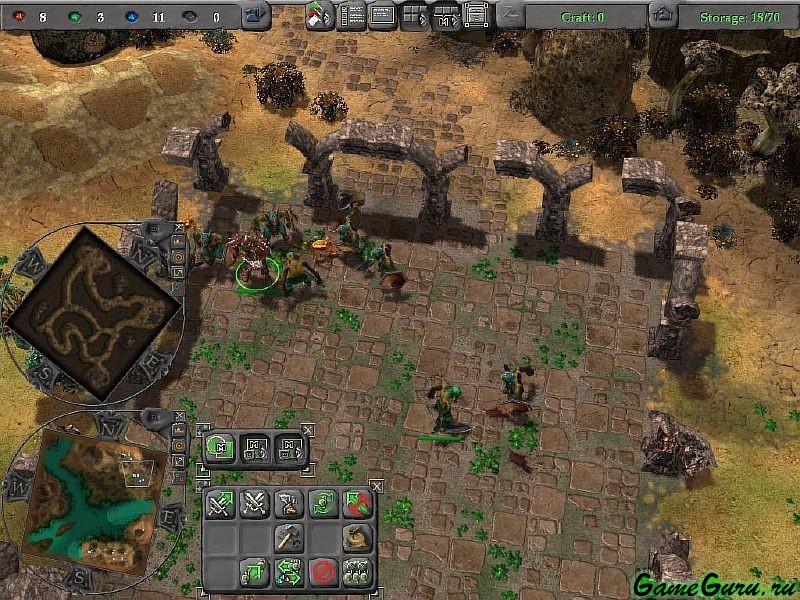
Task: Activate the red stop command
Action: click(322, 574)
